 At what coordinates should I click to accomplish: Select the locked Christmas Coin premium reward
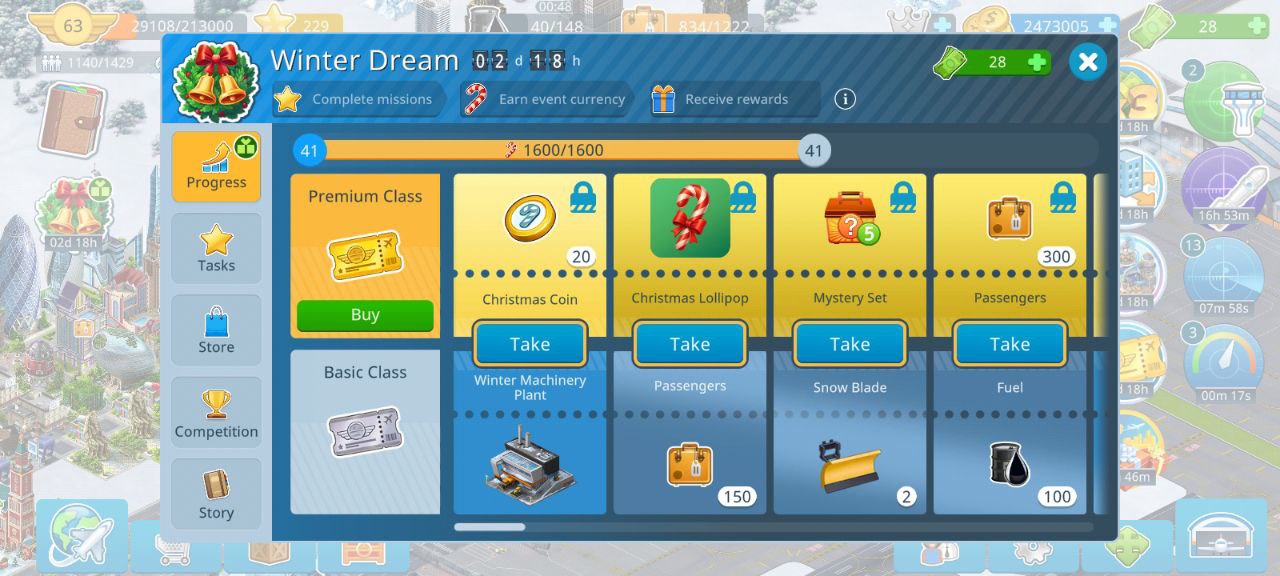click(x=530, y=222)
